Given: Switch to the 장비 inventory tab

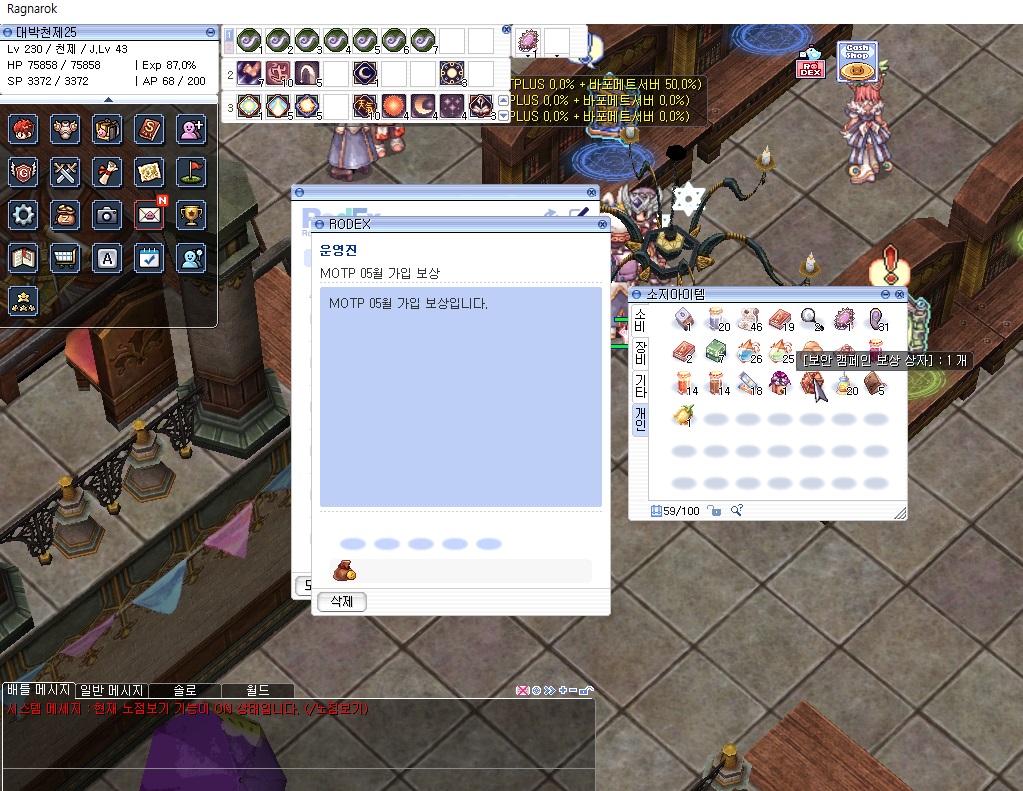Looking at the screenshot, I should pyautogui.click(x=640, y=350).
